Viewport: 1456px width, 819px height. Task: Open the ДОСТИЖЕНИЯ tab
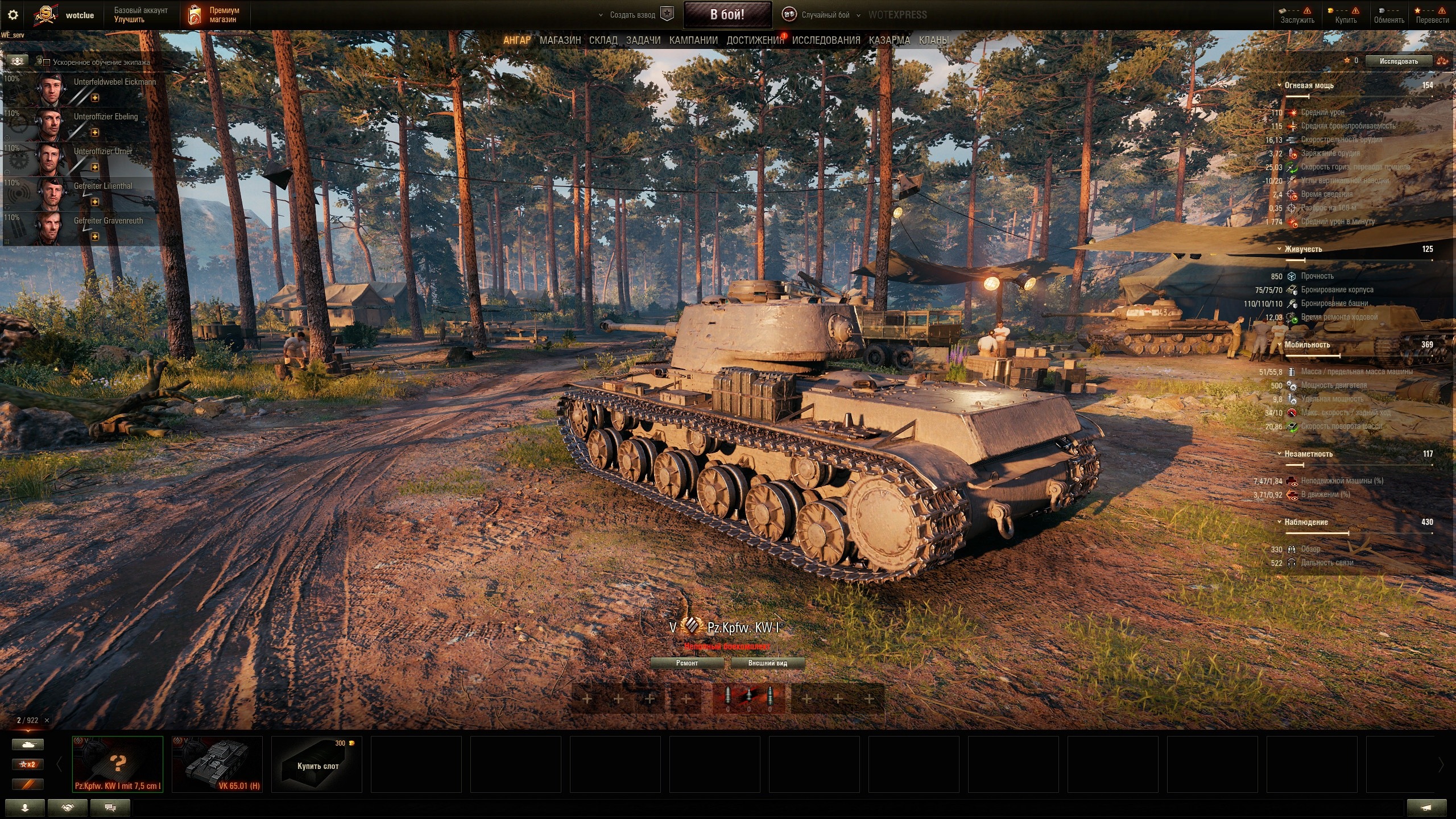755,40
